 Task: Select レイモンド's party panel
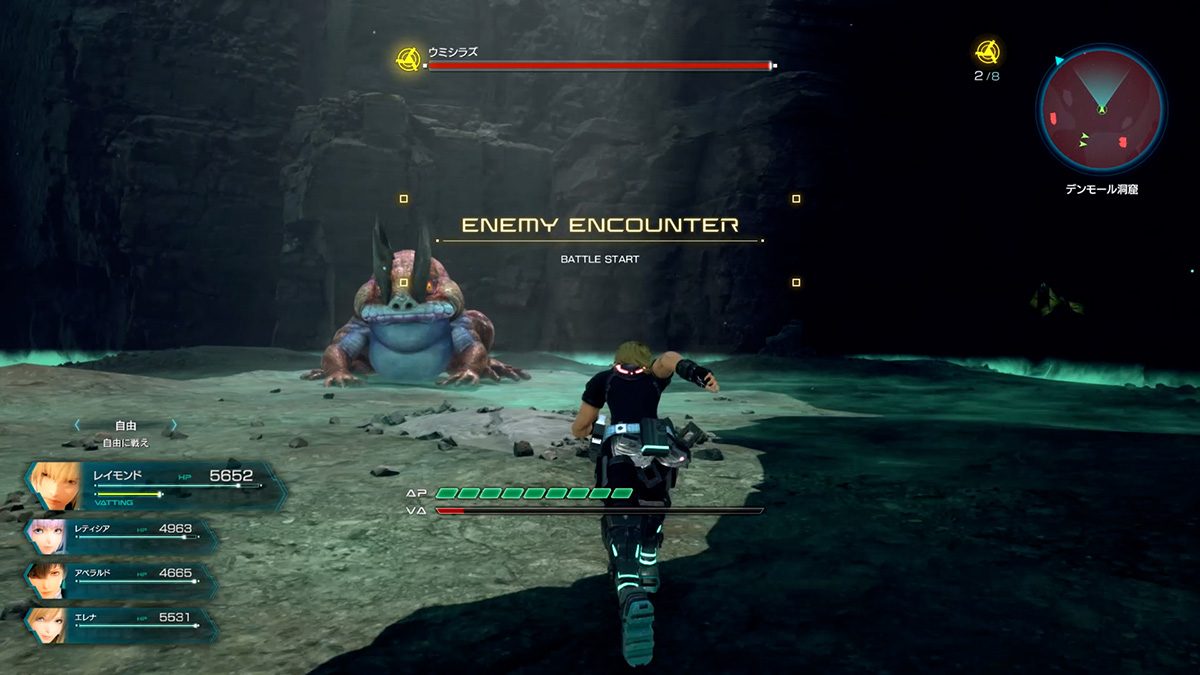tap(155, 485)
